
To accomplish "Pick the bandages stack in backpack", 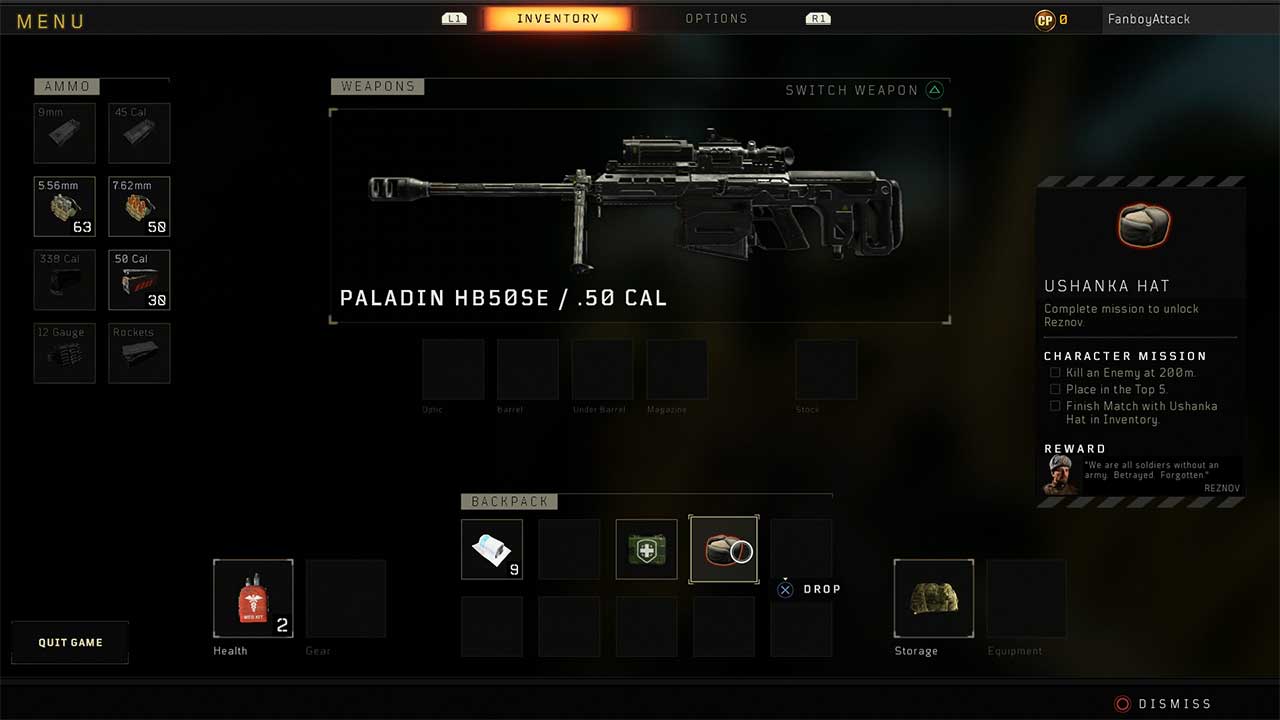I will click(492, 549).
